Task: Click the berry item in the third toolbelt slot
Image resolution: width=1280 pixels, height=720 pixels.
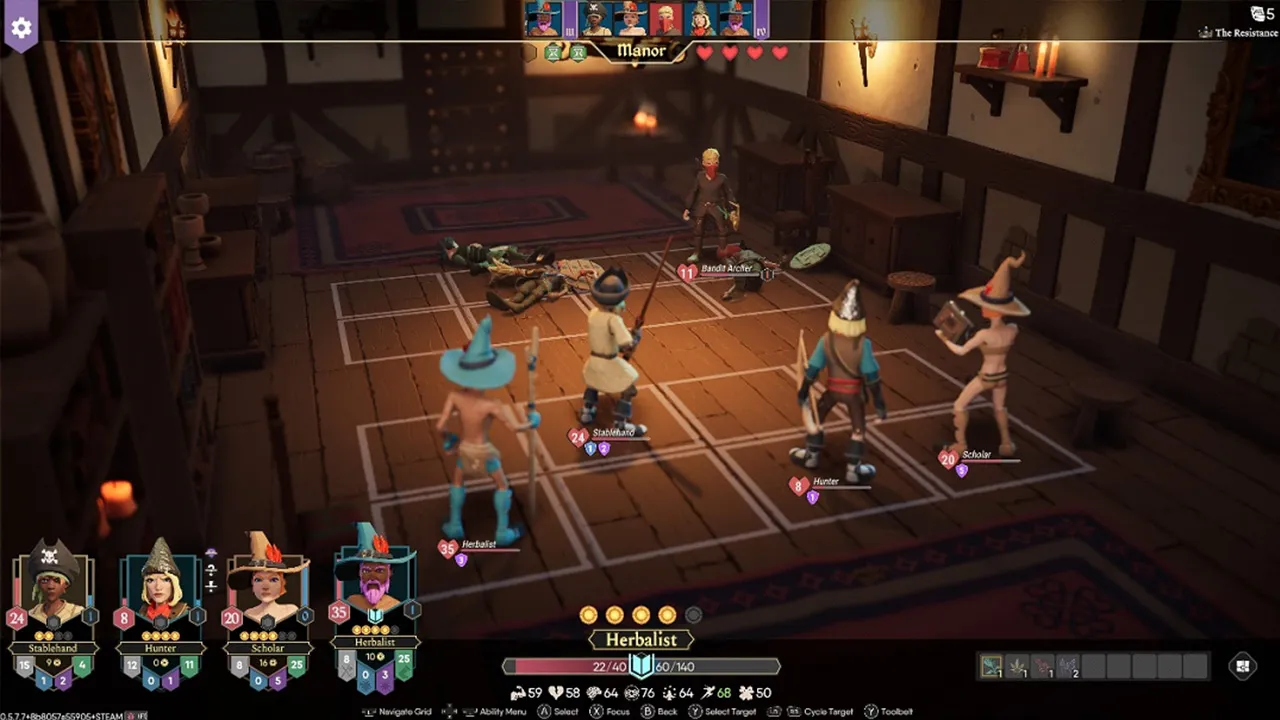Action: click(1044, 664)
